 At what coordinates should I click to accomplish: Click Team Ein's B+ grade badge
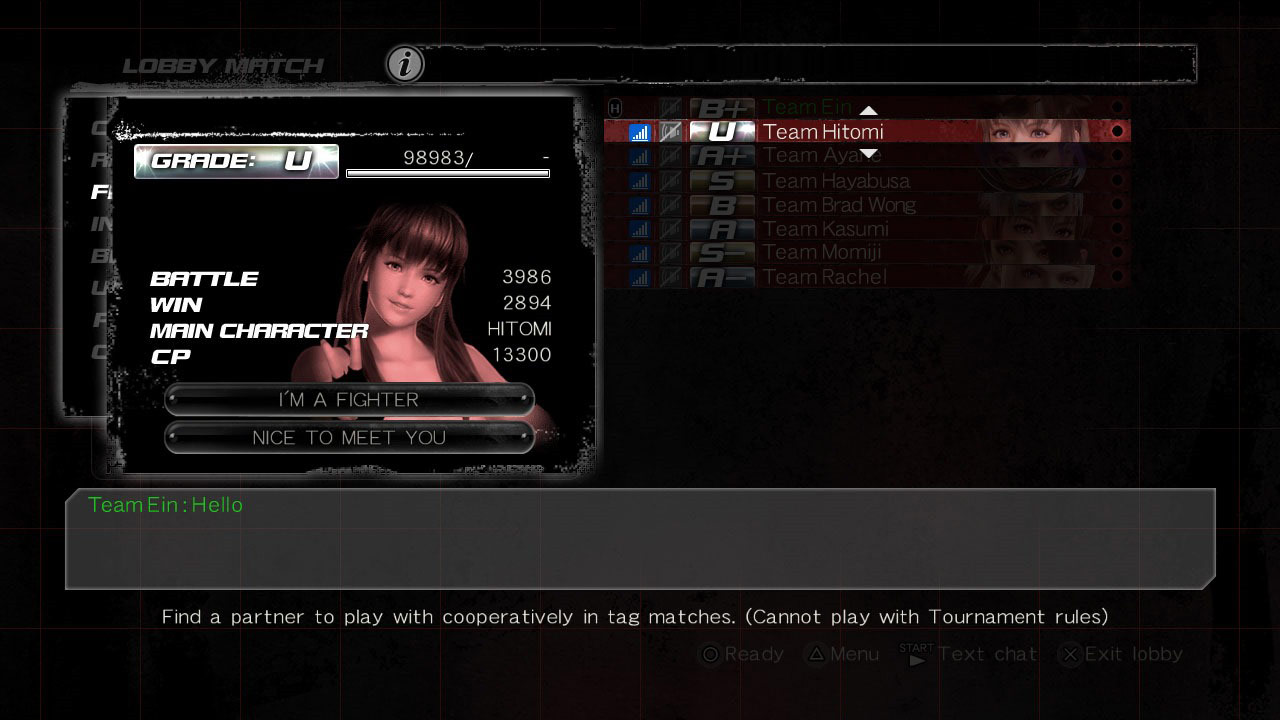720,107
